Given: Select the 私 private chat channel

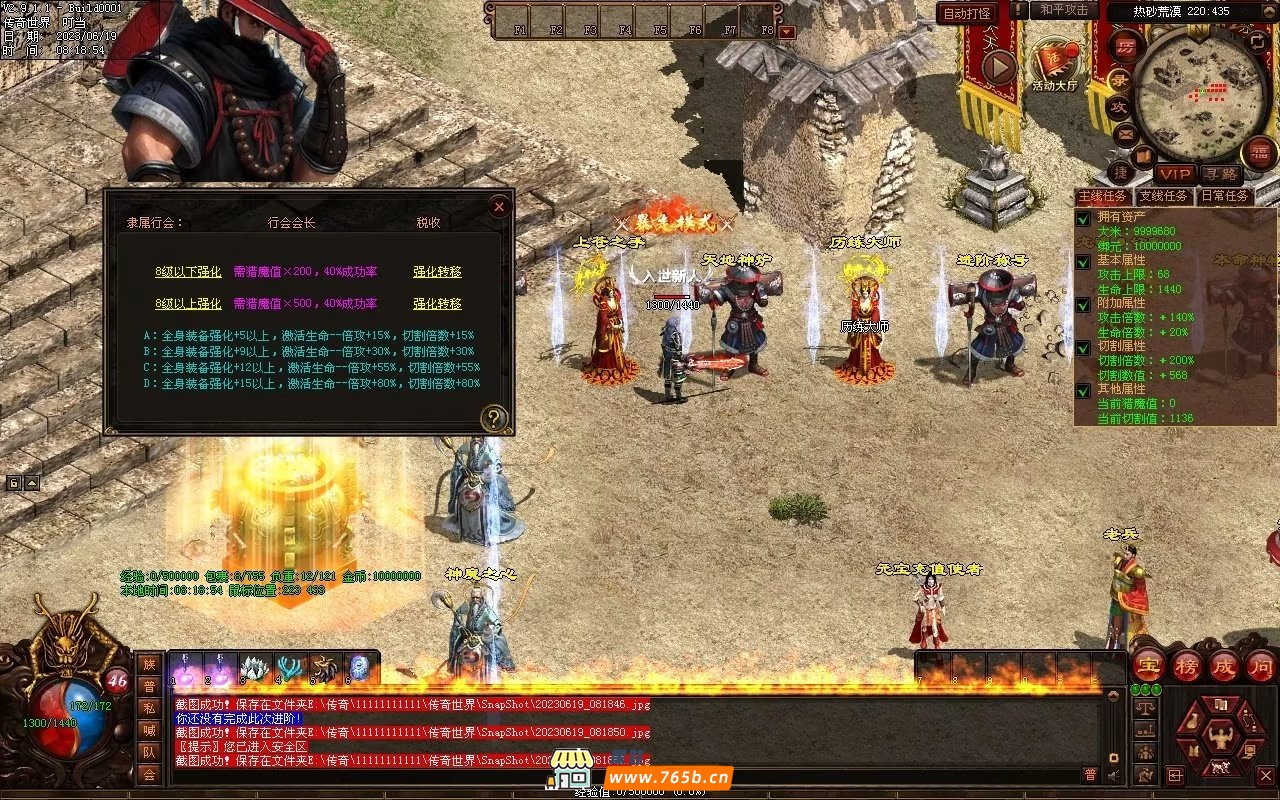Looking at the screenshot, I should point(149,707).
